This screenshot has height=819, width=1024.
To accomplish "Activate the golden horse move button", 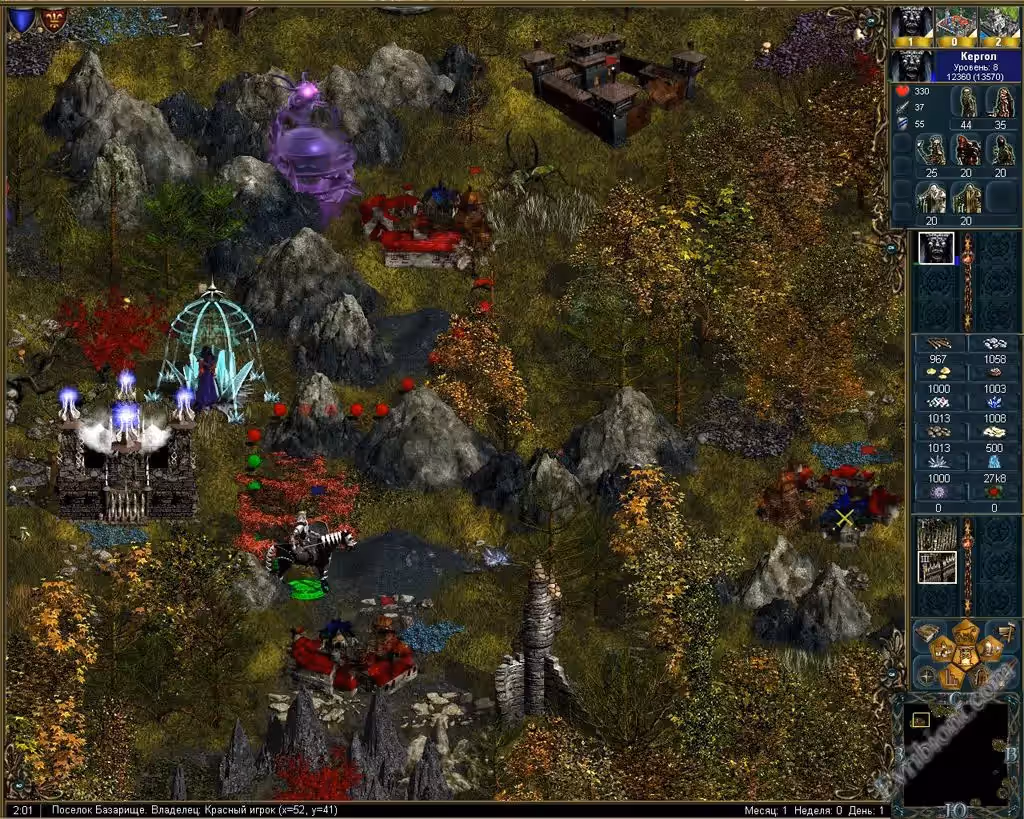I will (966, 630).
